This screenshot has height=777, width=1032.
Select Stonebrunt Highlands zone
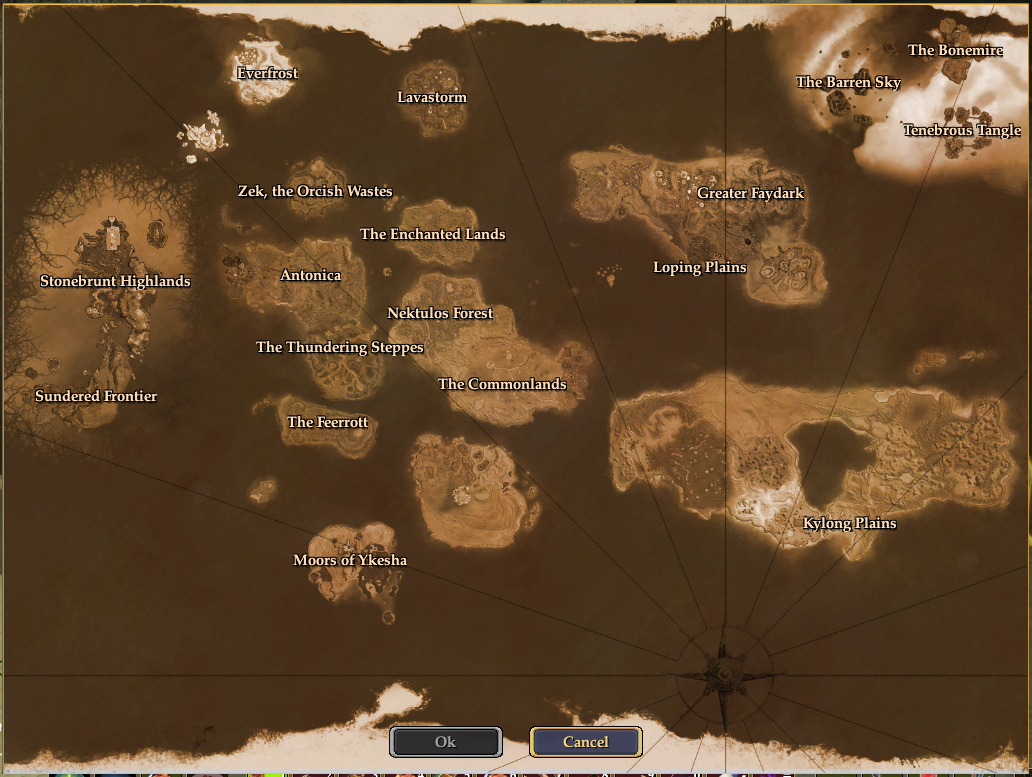[x=115, y=281]
